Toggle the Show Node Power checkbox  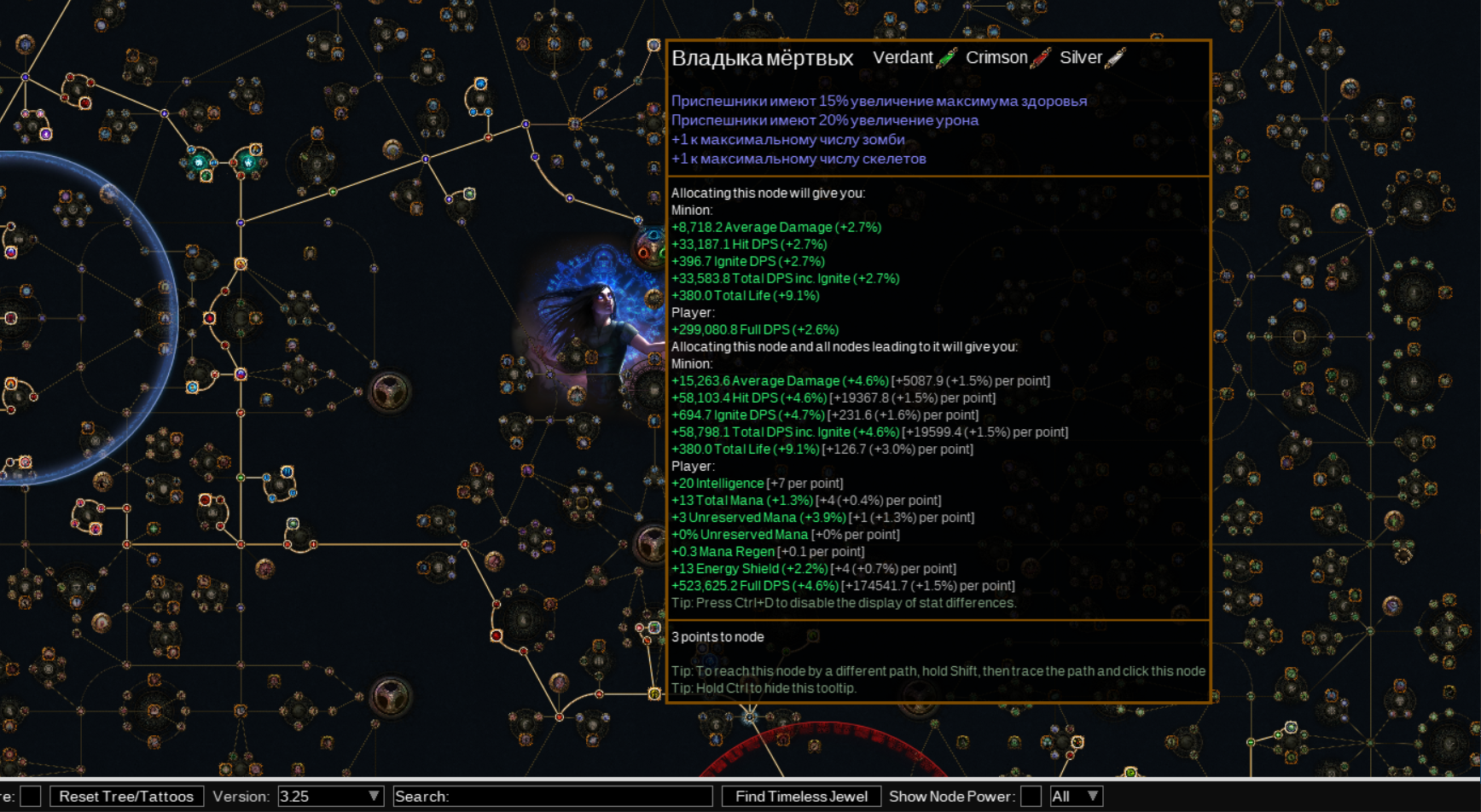(x=1031, y=796)
